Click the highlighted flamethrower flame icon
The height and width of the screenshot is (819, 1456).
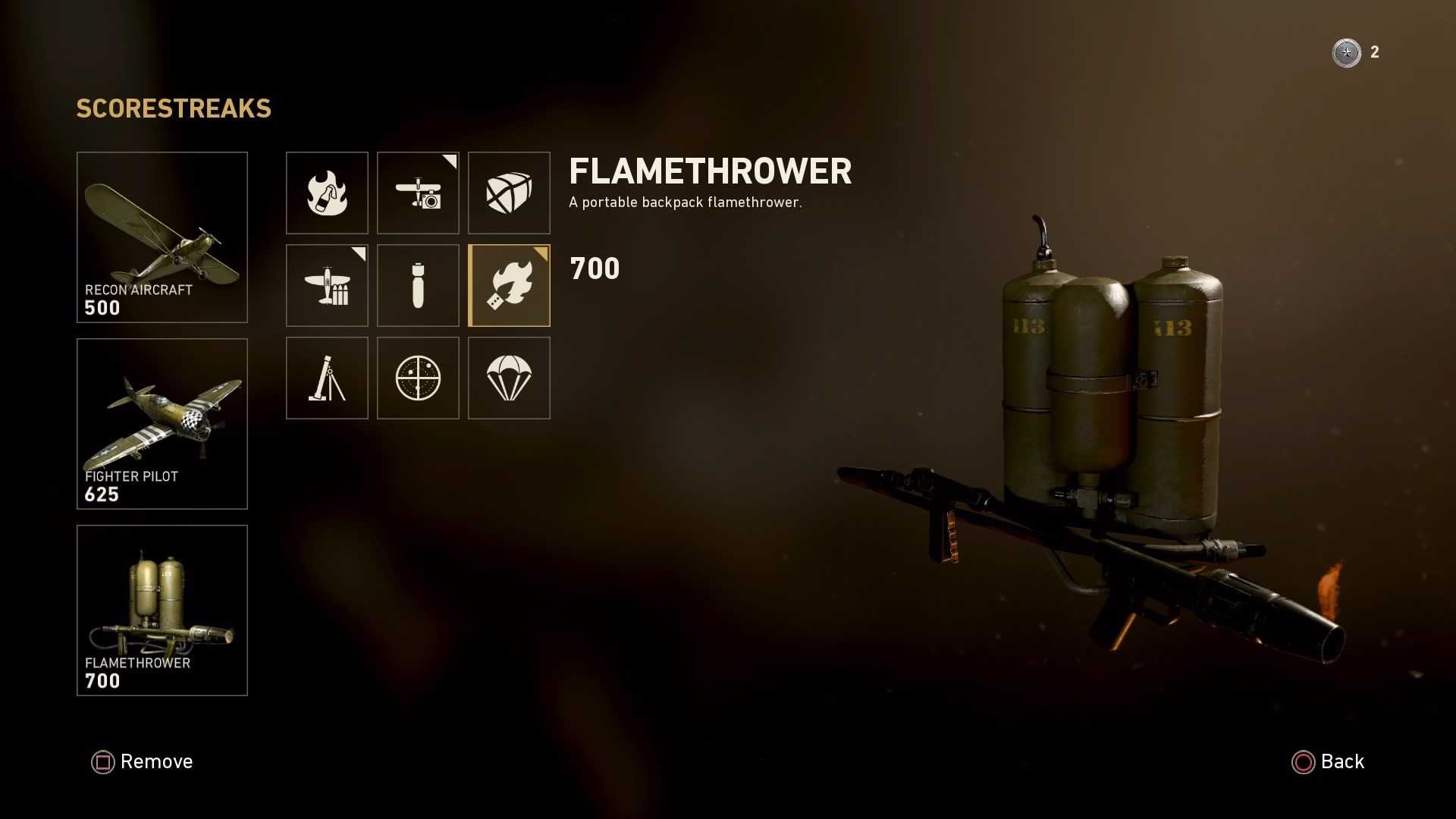coord(509,285)
